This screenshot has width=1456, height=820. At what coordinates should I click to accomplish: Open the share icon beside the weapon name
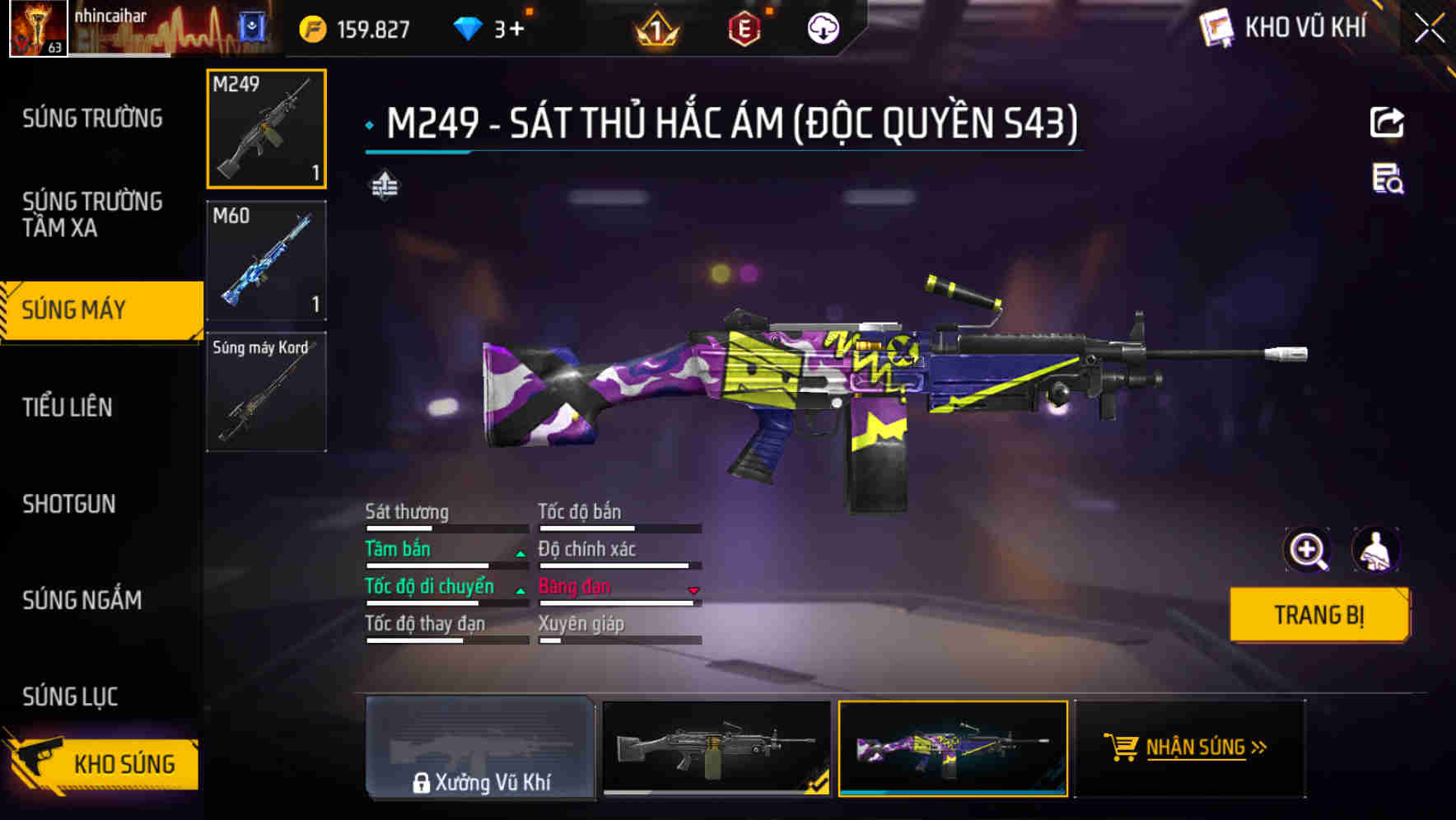point(1388,122)
